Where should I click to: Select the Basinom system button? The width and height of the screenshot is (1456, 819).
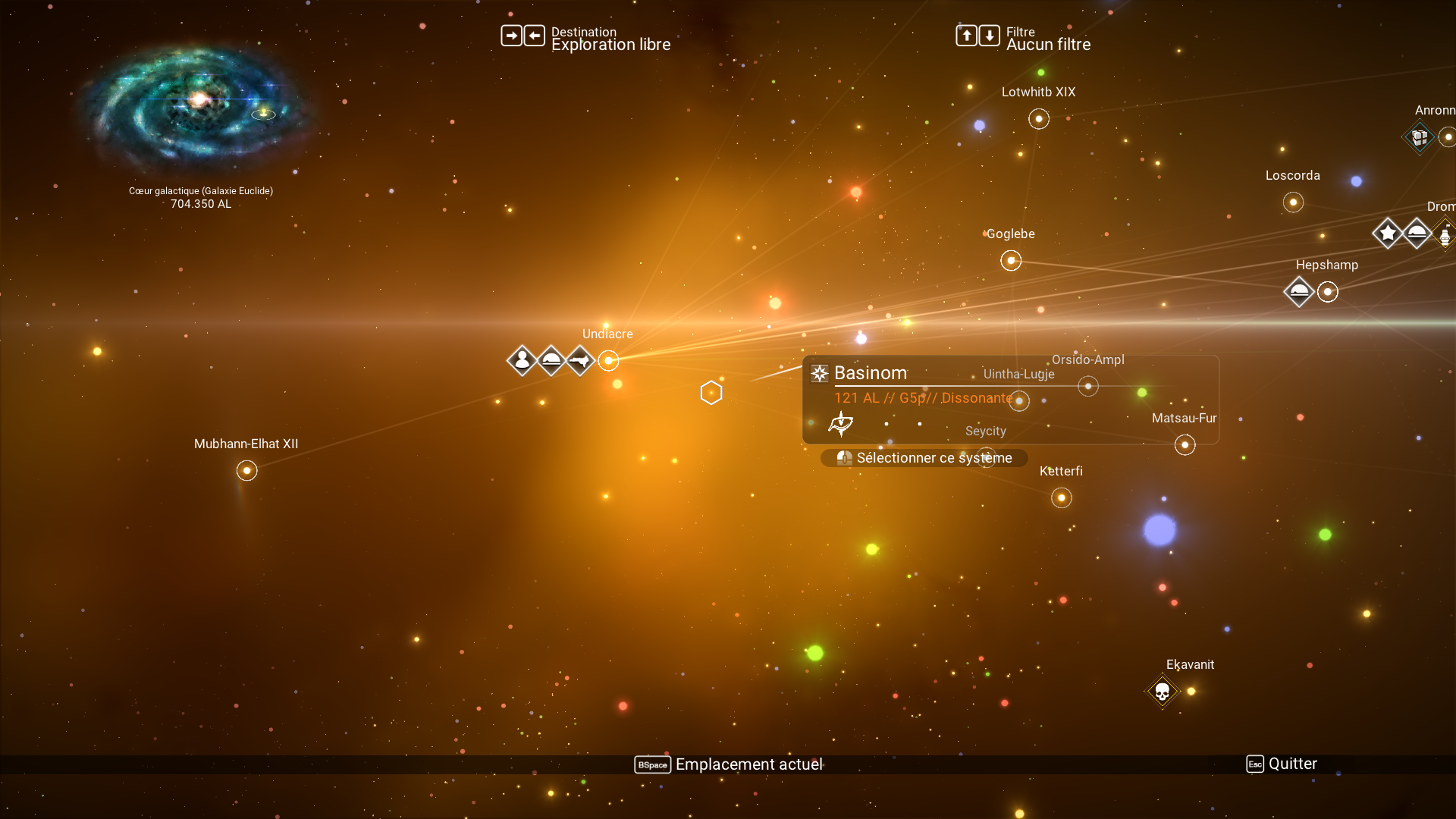pyautogui.click(x=924, y=458)
